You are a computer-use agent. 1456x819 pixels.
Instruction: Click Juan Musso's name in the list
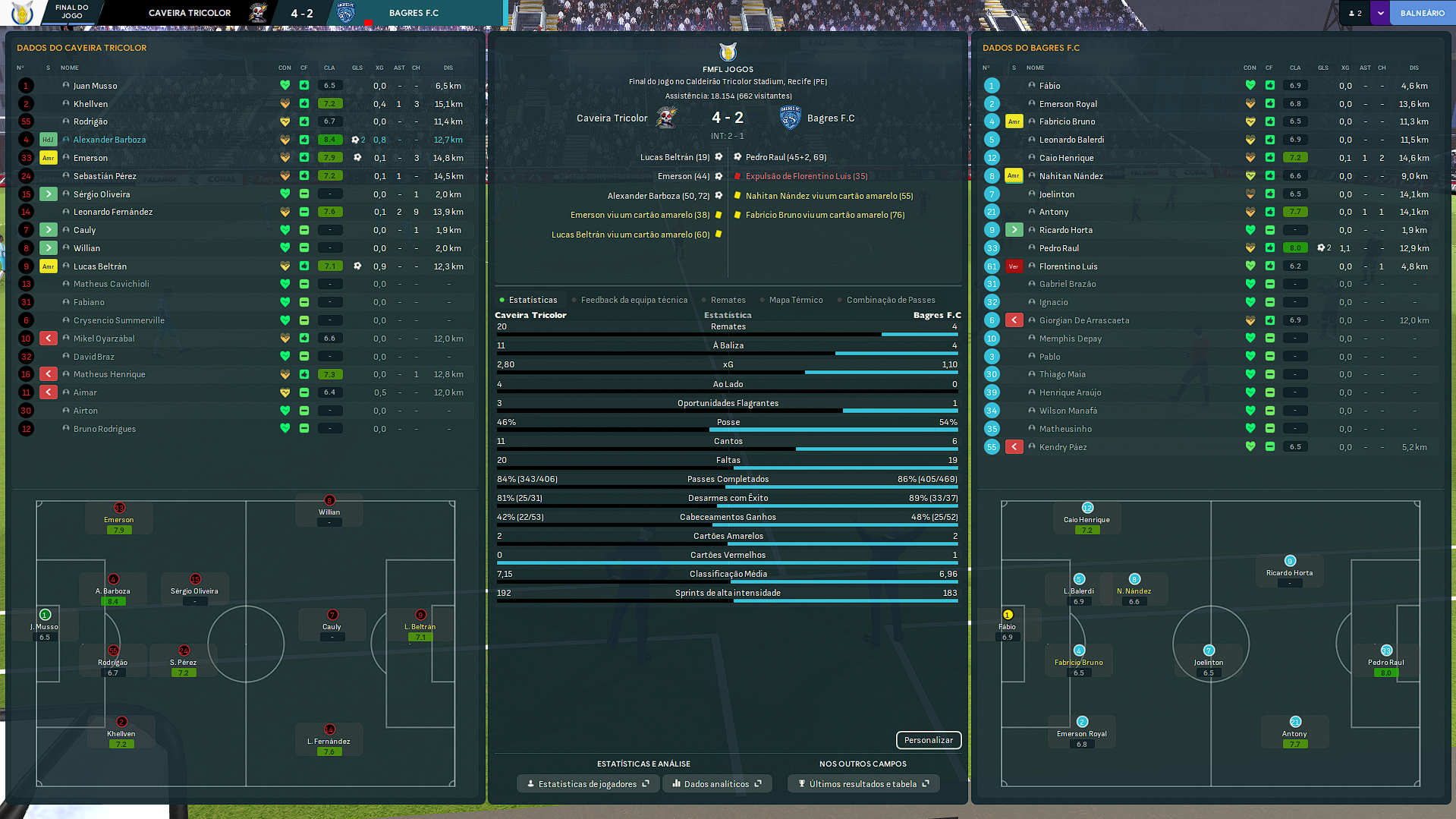pyautogui.click(x=95, y=86)
